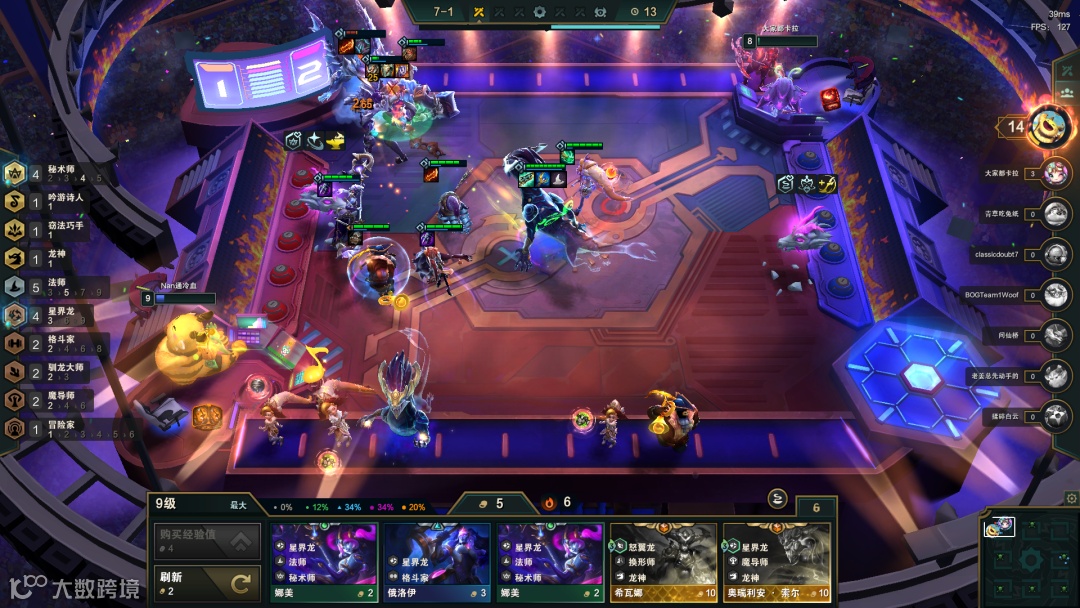Select the 格斗家 trait entry
The width and height of the screenshot is (1080, 608).
(50, 345)
